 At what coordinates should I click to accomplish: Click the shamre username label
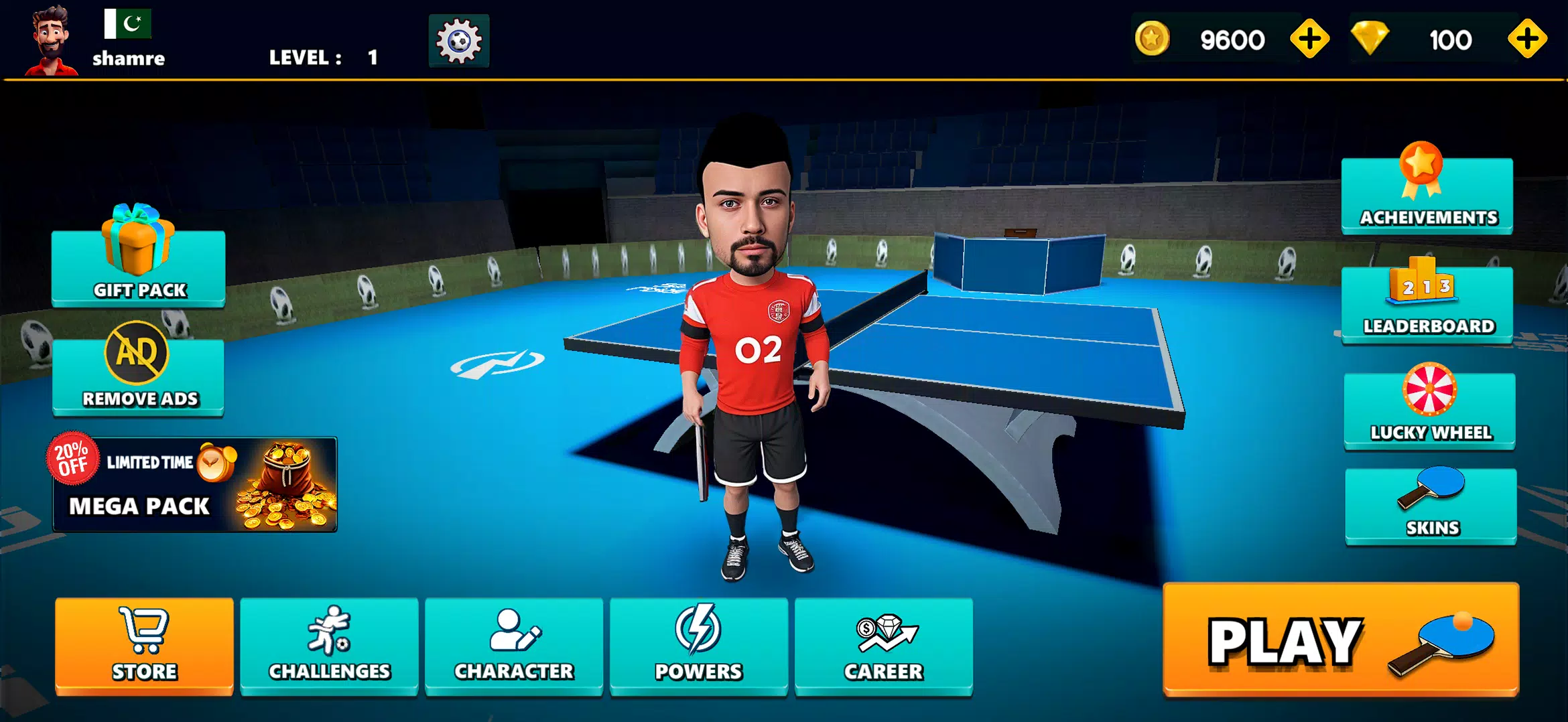(x=128, y=59)
